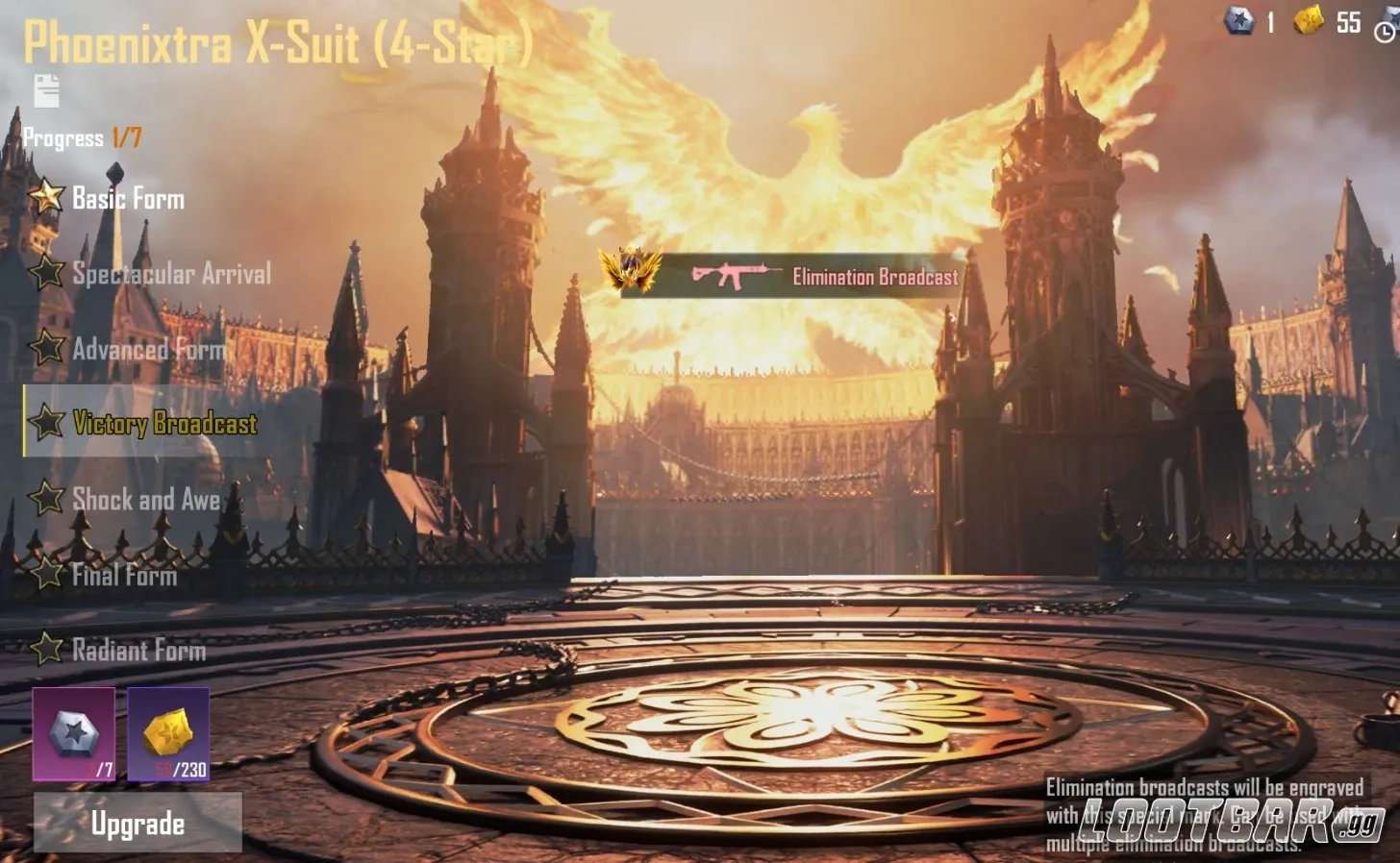Select the silver token material slot showing /7
The image size is (1400, 863).
(72, 735)
